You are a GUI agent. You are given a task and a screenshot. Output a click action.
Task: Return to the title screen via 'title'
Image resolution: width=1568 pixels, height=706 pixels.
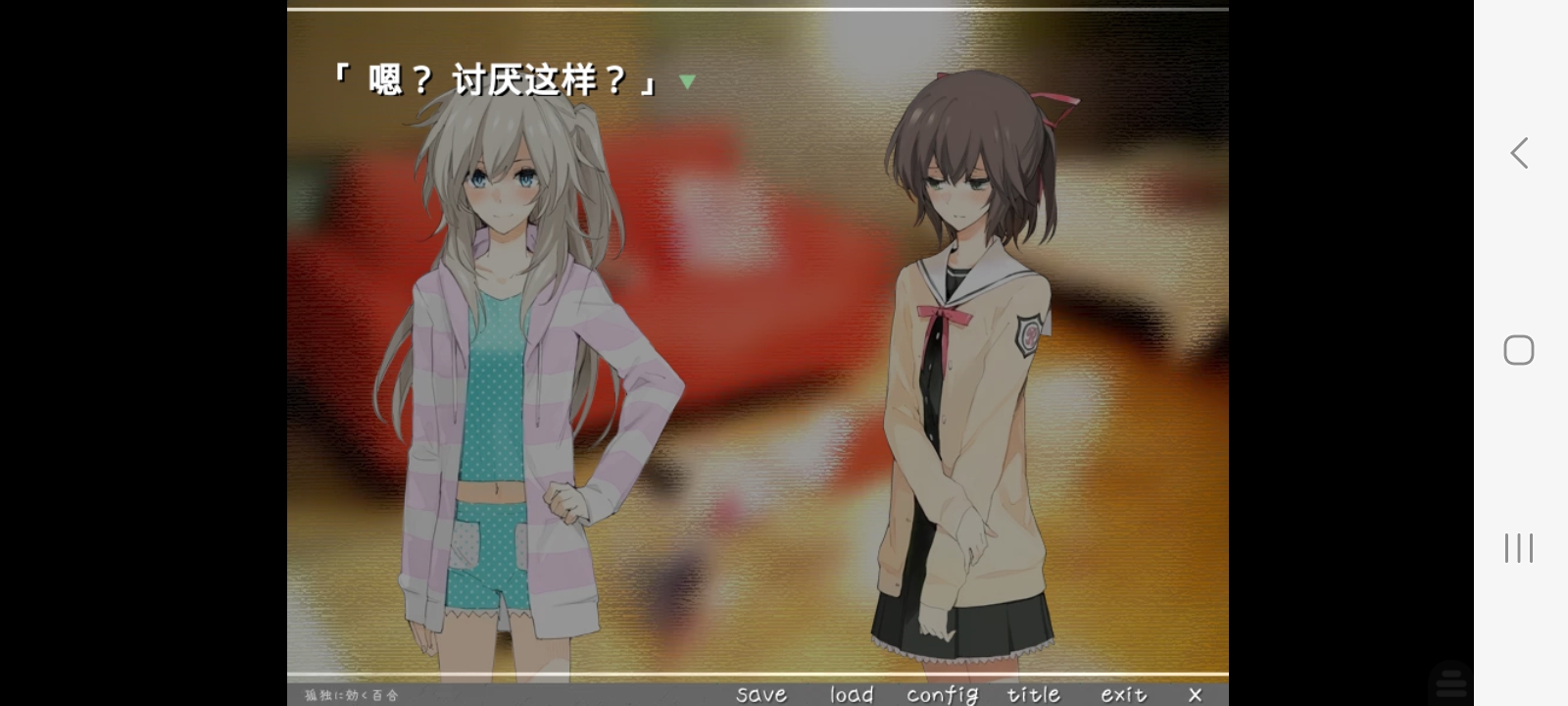click(1034, 693)
